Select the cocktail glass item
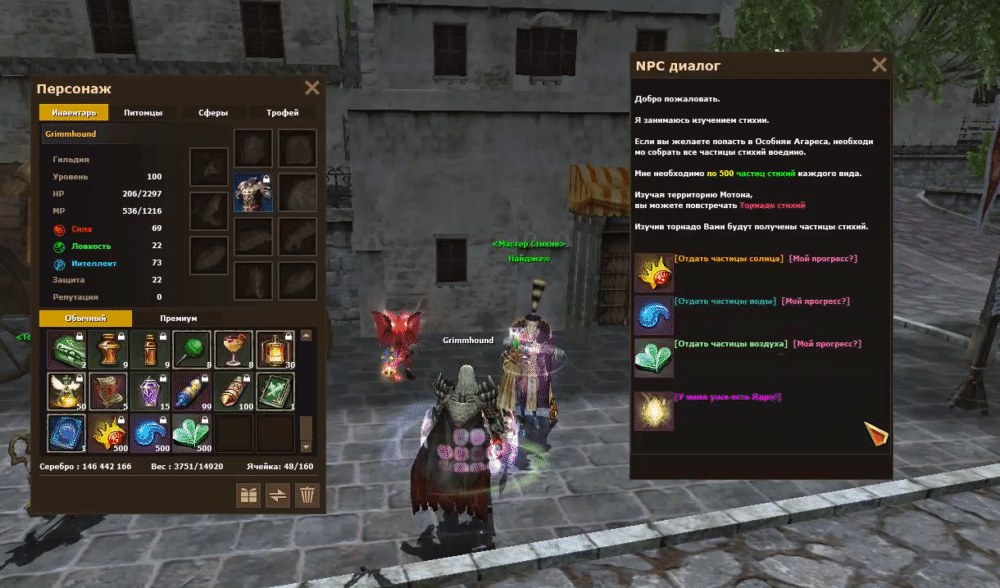1000x588 pixels. [x=233, y=349]
